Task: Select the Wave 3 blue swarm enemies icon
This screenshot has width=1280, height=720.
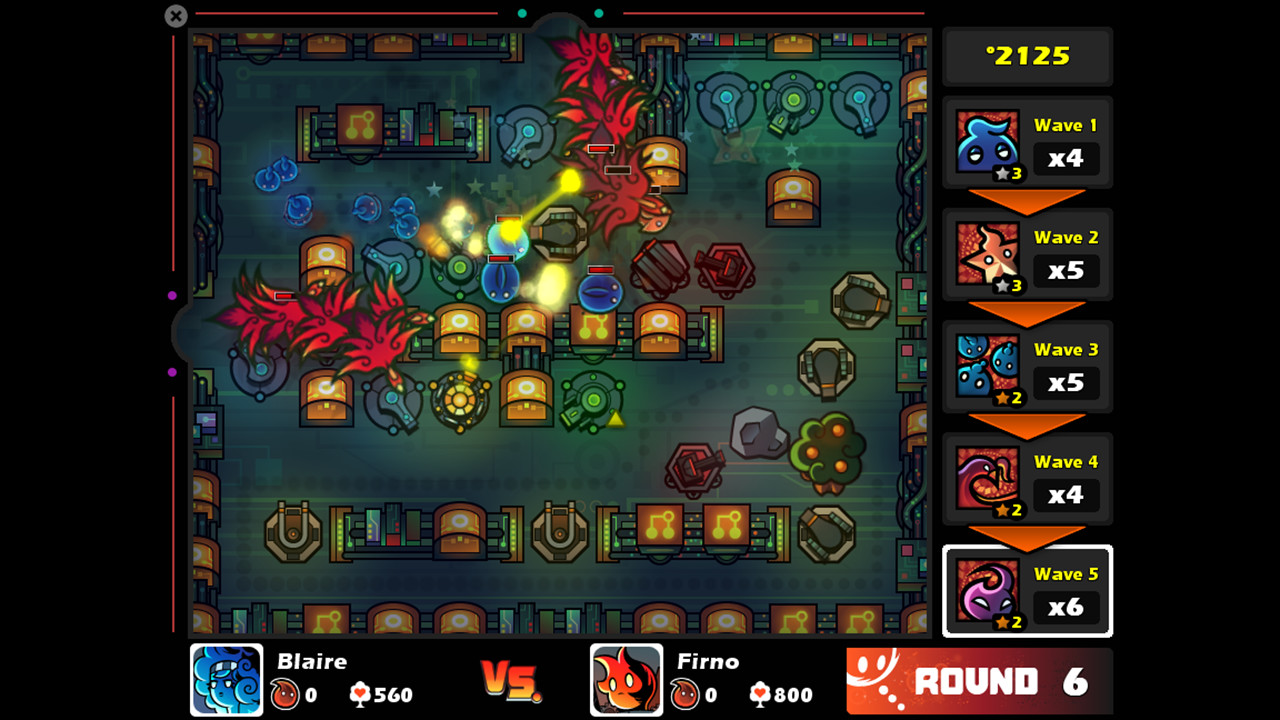Action: [988, 365]
